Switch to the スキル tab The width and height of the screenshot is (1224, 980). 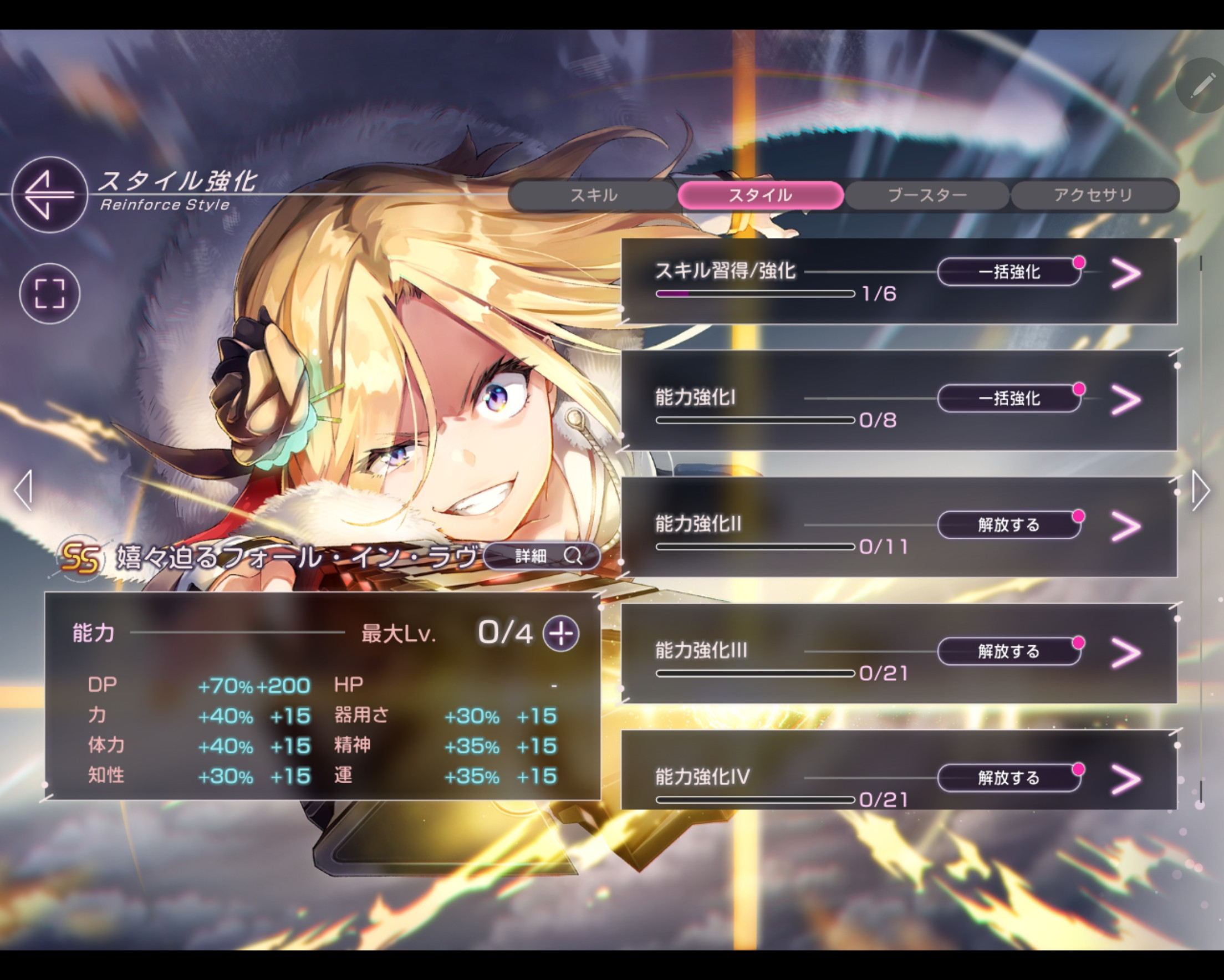click(593, 195)
